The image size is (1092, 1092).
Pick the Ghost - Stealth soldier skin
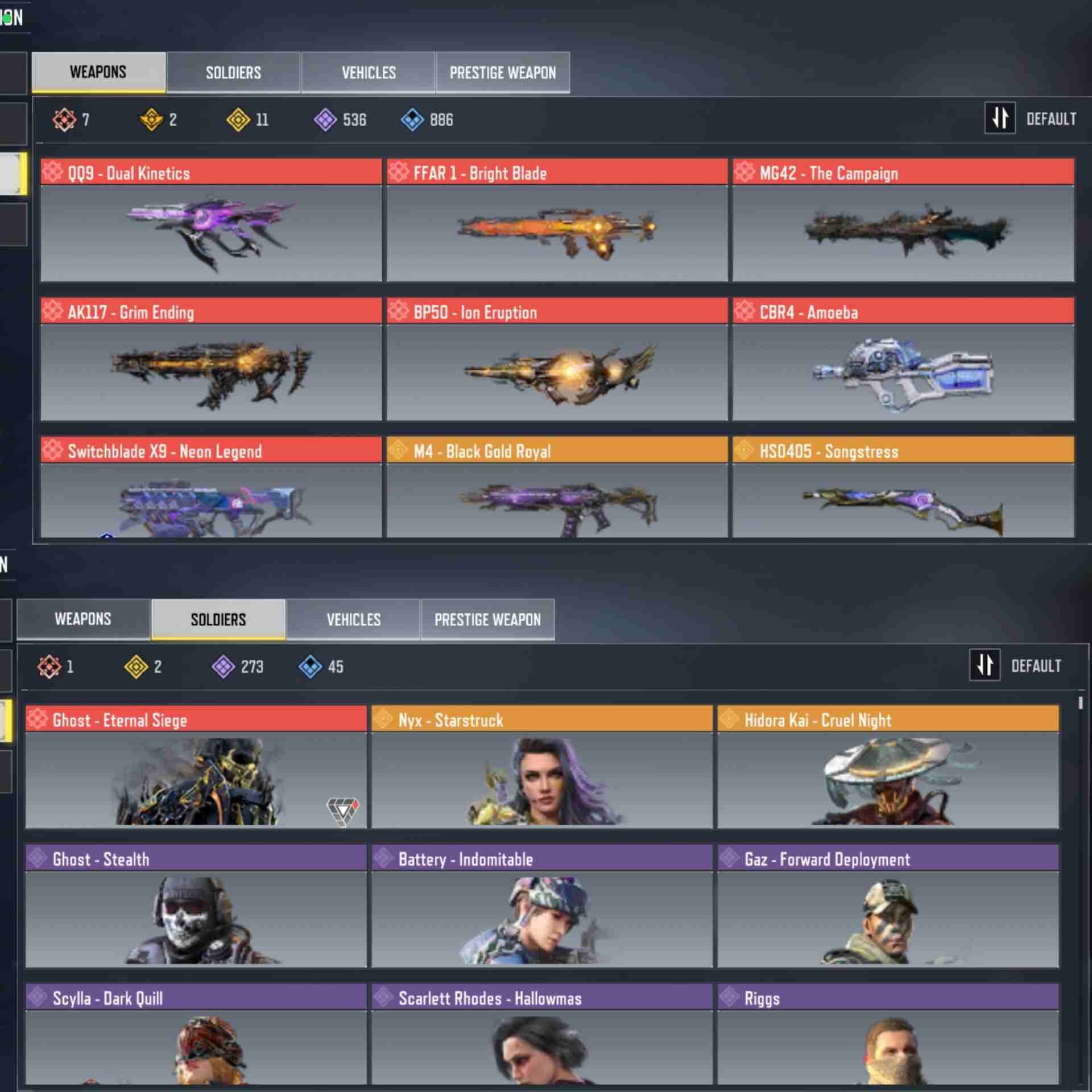coord(196,906)
